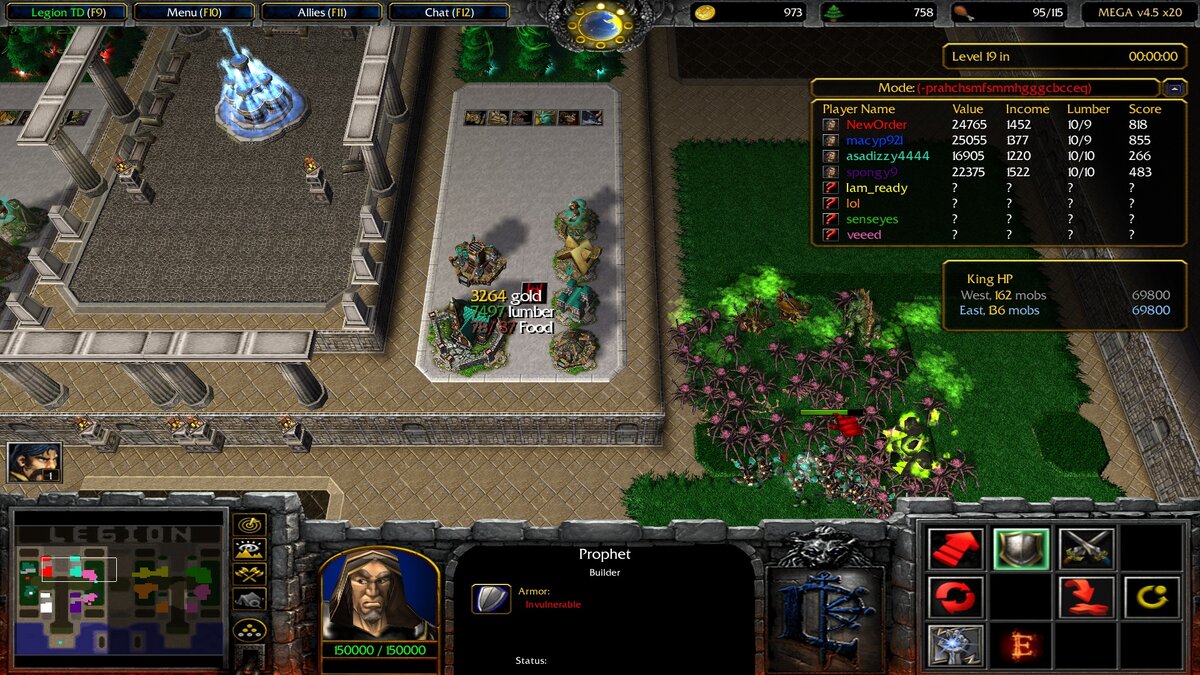The width and height of the screenshot is (1200, 675).
Task: Open formation movement toggle button
Action: (249, 629)
